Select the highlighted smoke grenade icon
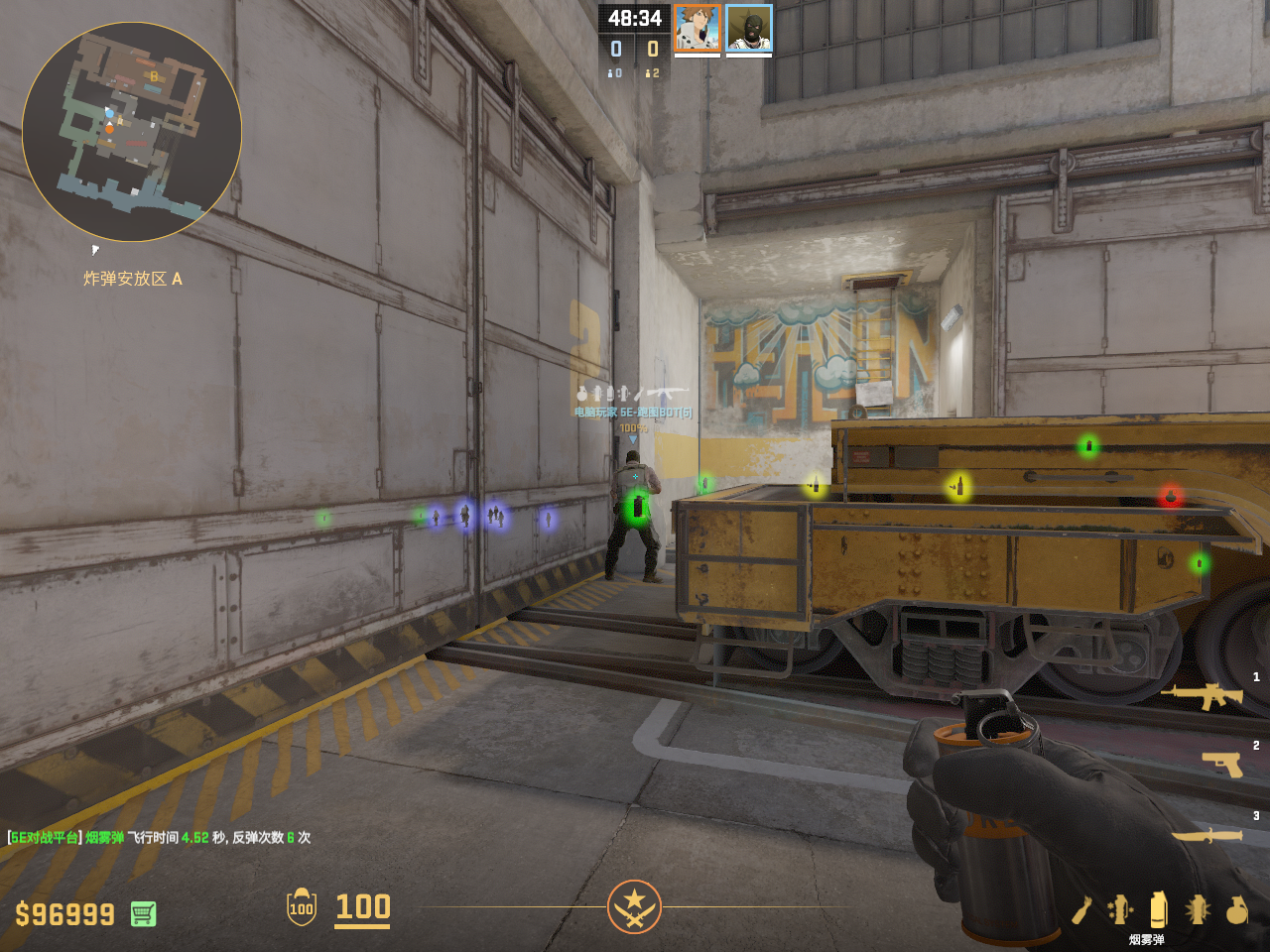The image size is (1270, 952). 1158,909
